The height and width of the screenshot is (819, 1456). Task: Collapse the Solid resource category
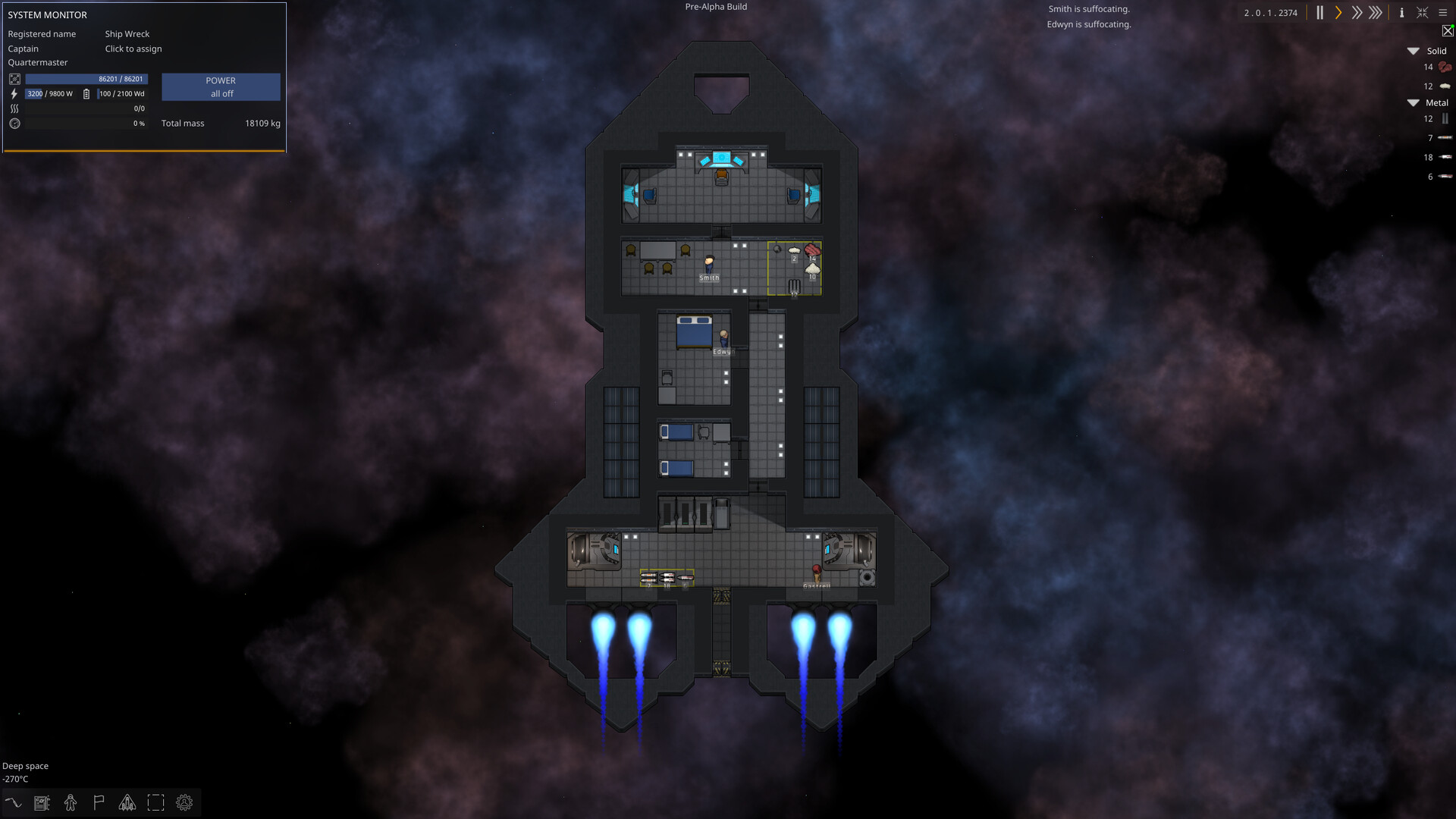pyautogui.click(x=1413, y=51)
